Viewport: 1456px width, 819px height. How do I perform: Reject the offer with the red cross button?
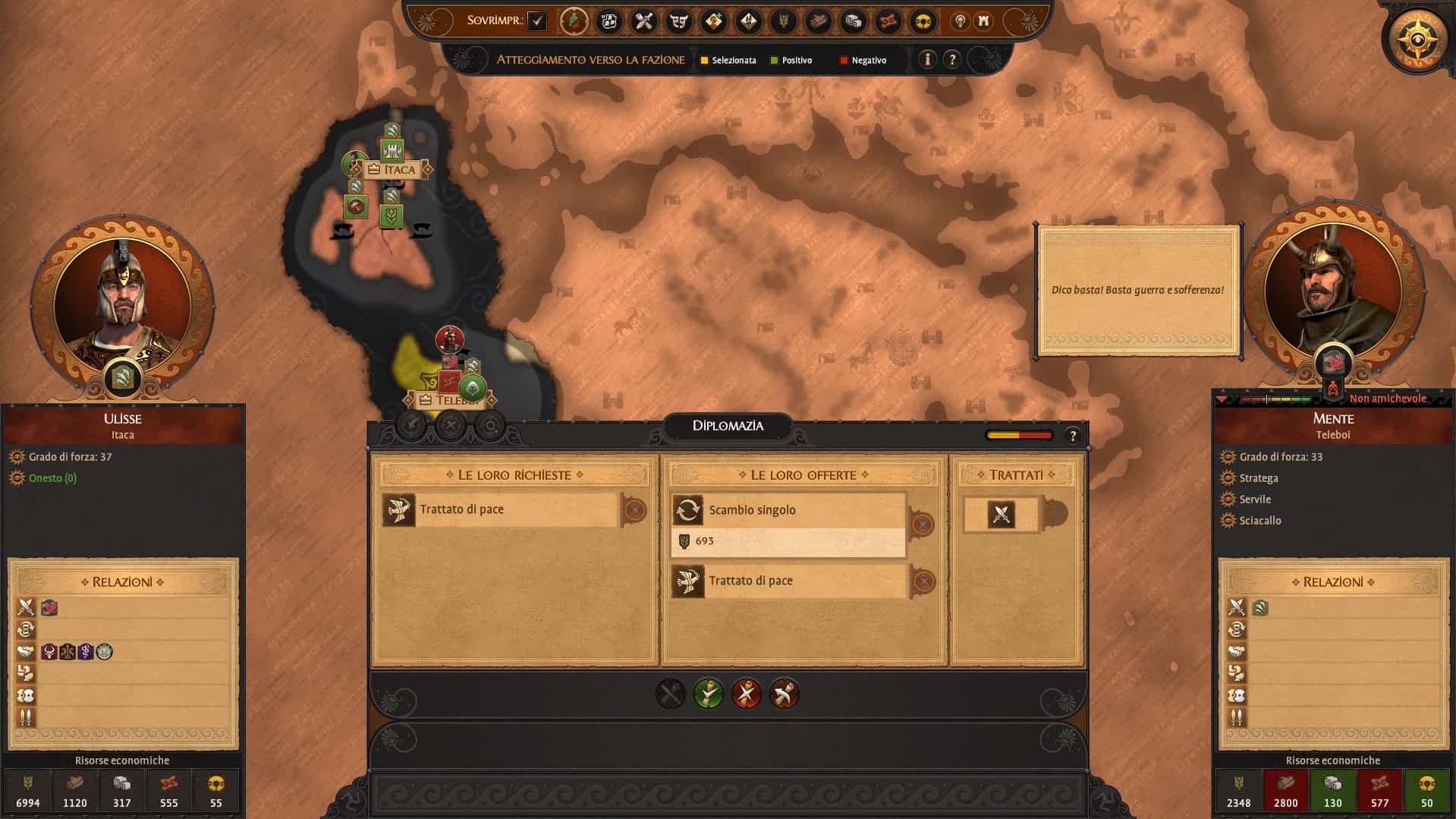pyautogui.click(x=746, y=694)
